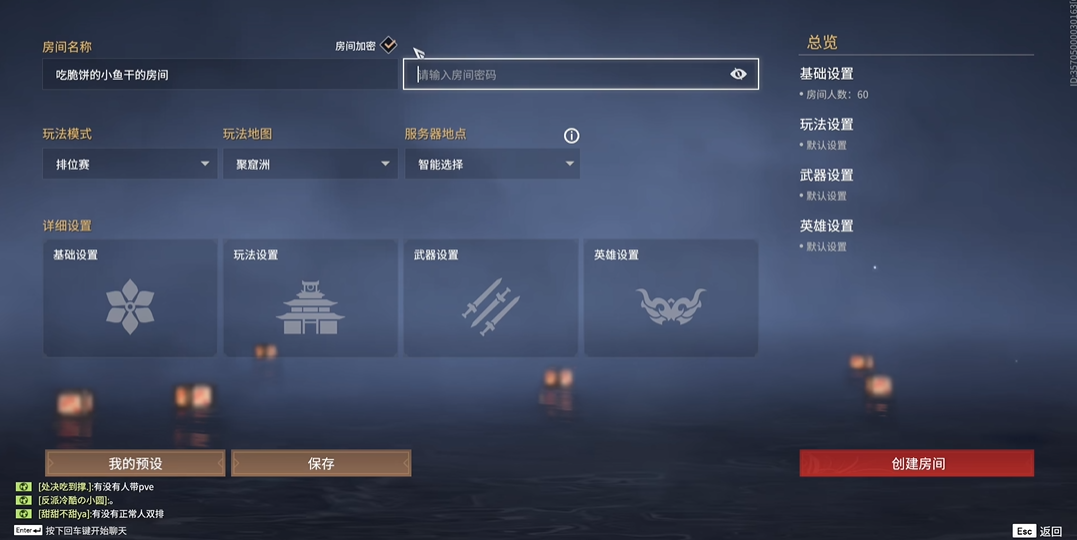Open the 武器设置 weapon settings tile
This screenshot has height=540, width=1077.
click(490, 298)
